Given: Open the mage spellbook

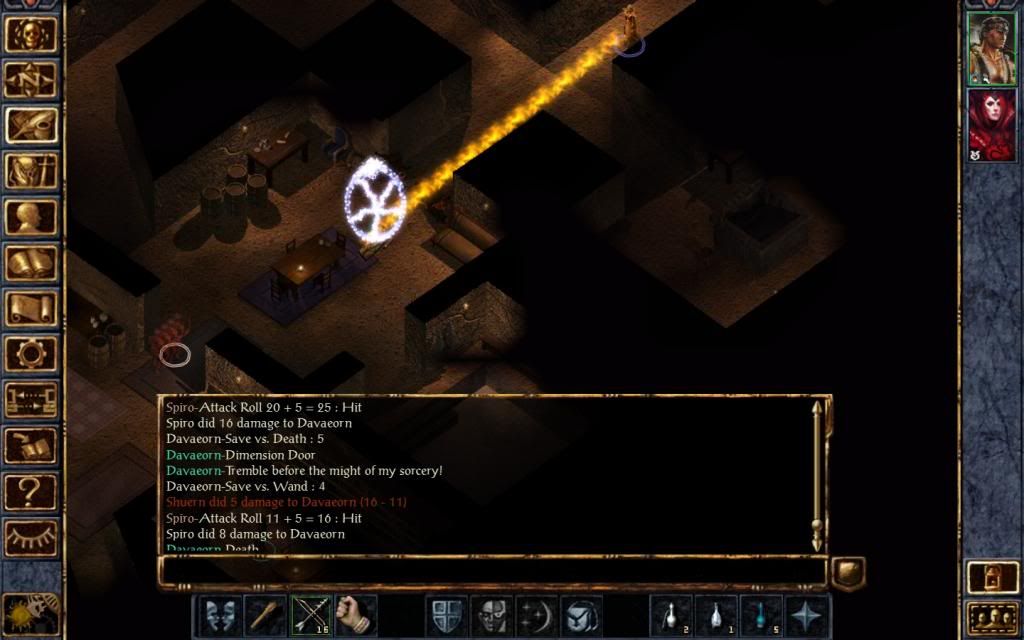Looking at the screenshot, I should pos(31,262).
